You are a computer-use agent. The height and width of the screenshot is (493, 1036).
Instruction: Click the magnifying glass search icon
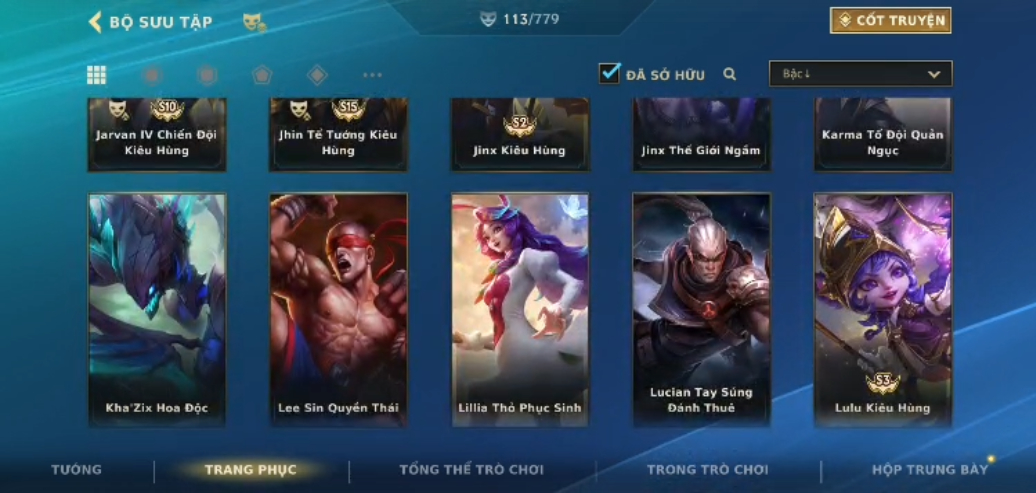coord(730,74)
